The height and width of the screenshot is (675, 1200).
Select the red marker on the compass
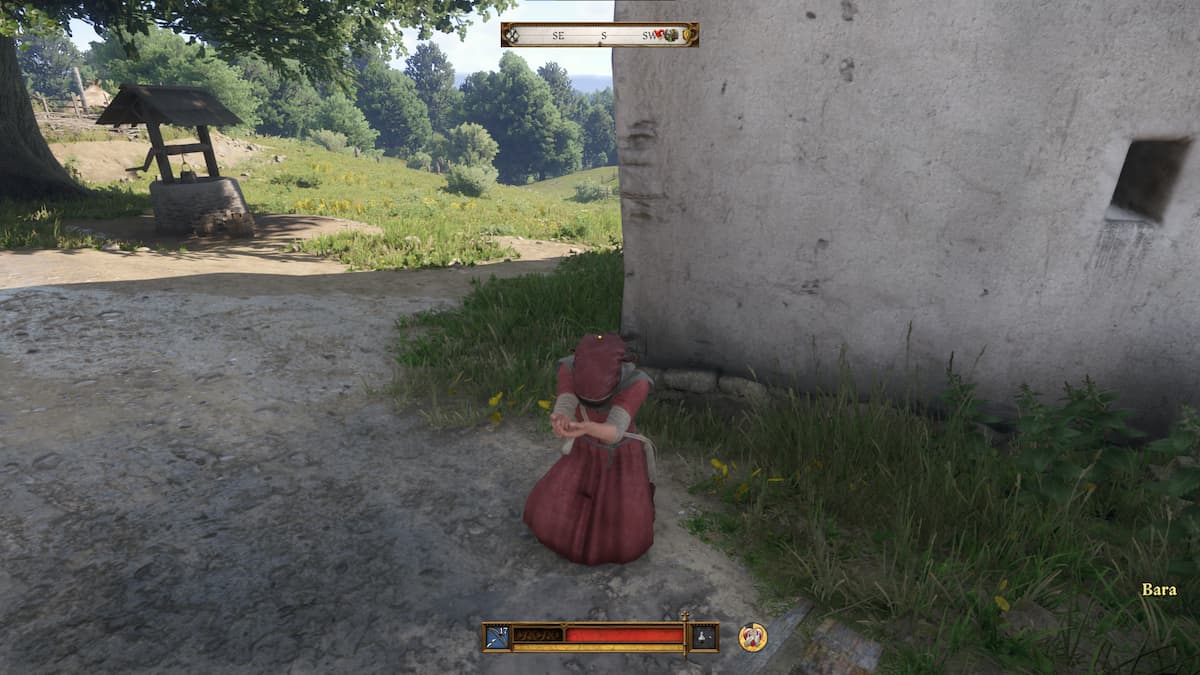660,34
